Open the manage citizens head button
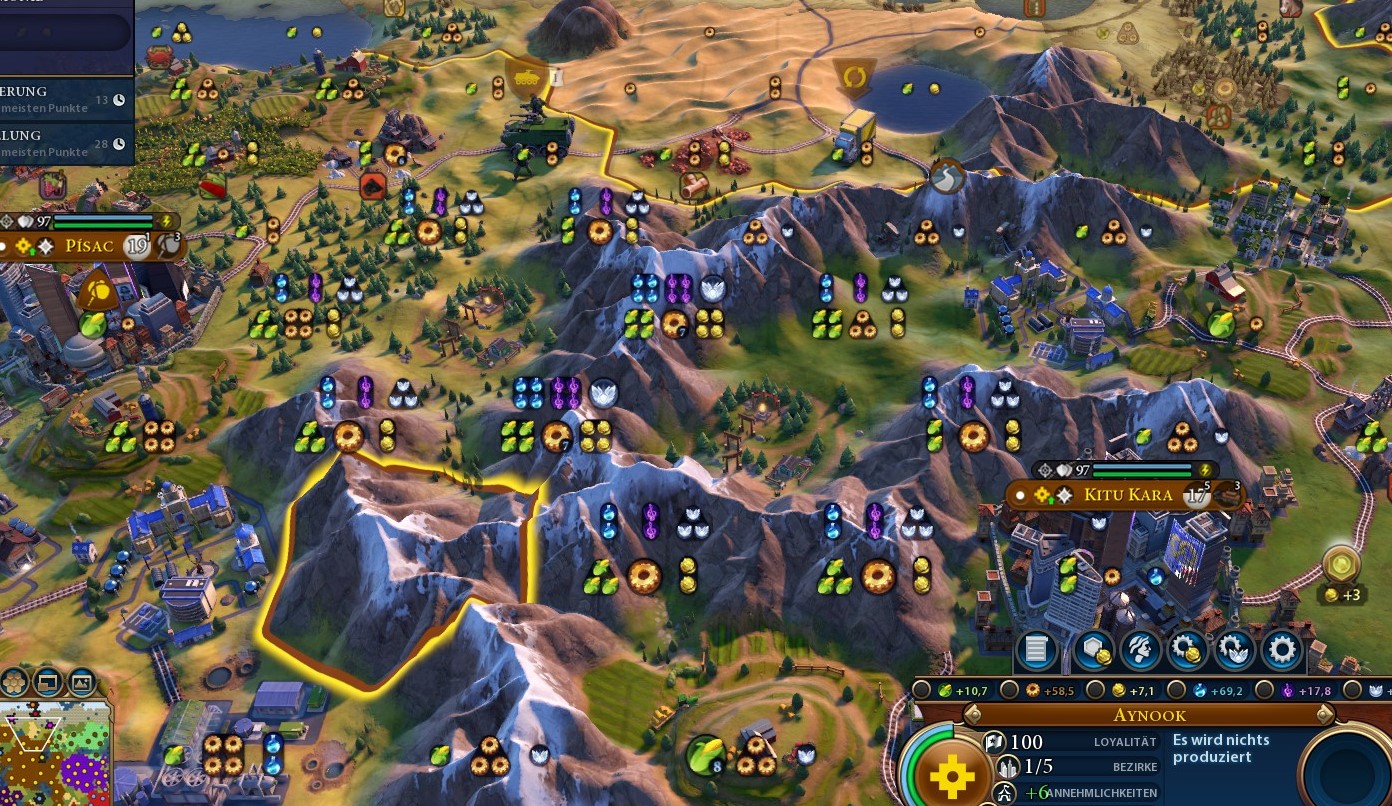 click(1141, 651)
